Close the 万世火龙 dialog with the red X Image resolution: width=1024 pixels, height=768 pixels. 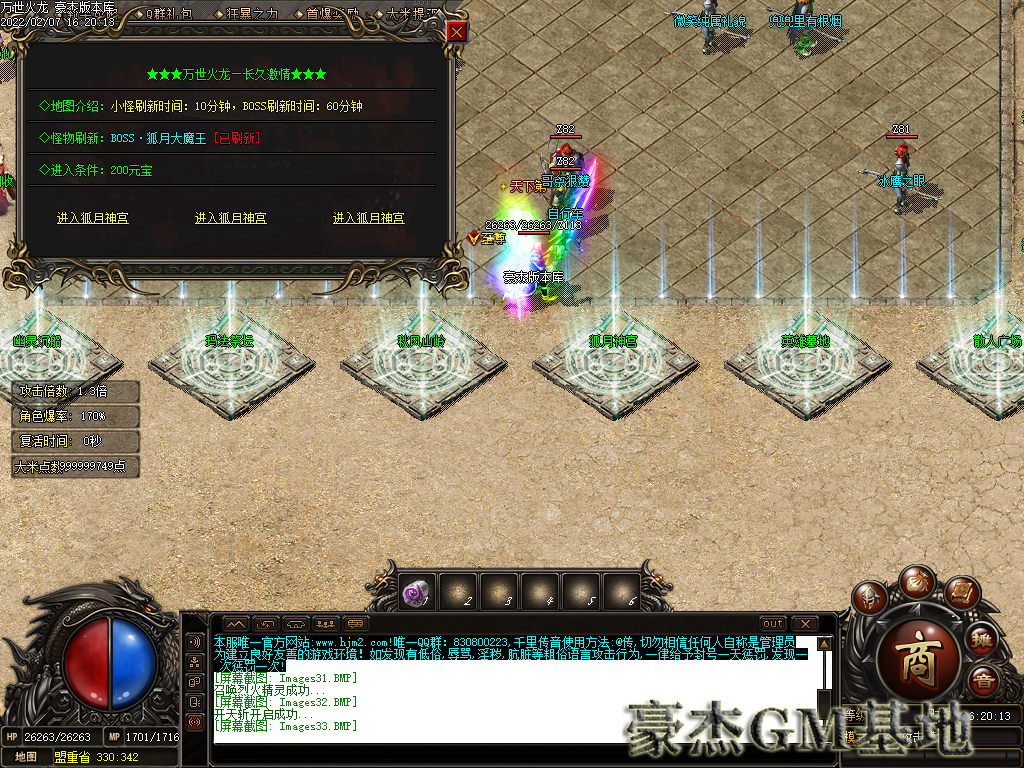[457, 32]
